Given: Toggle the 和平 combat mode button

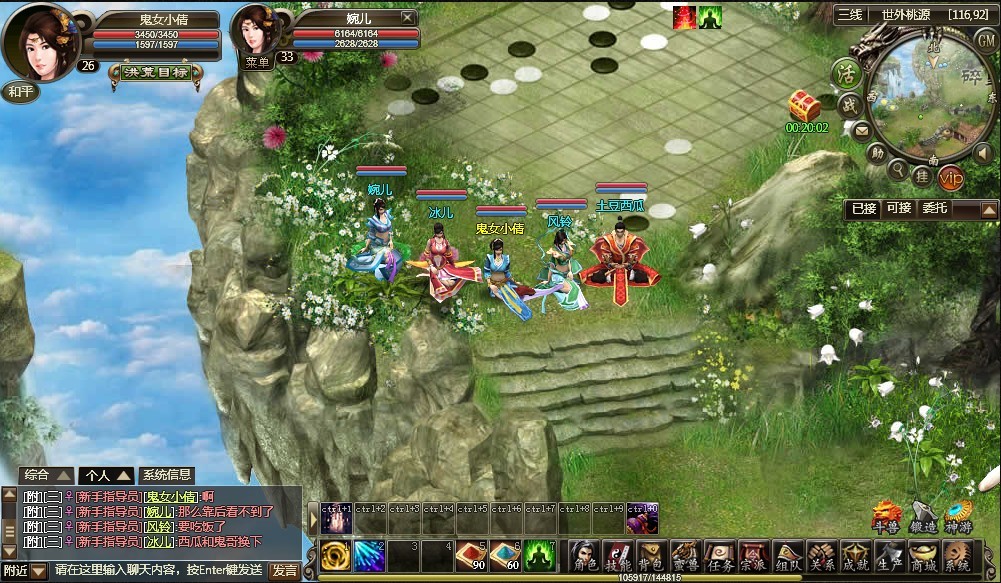Looking at the screenshot, I should [19, 91].
